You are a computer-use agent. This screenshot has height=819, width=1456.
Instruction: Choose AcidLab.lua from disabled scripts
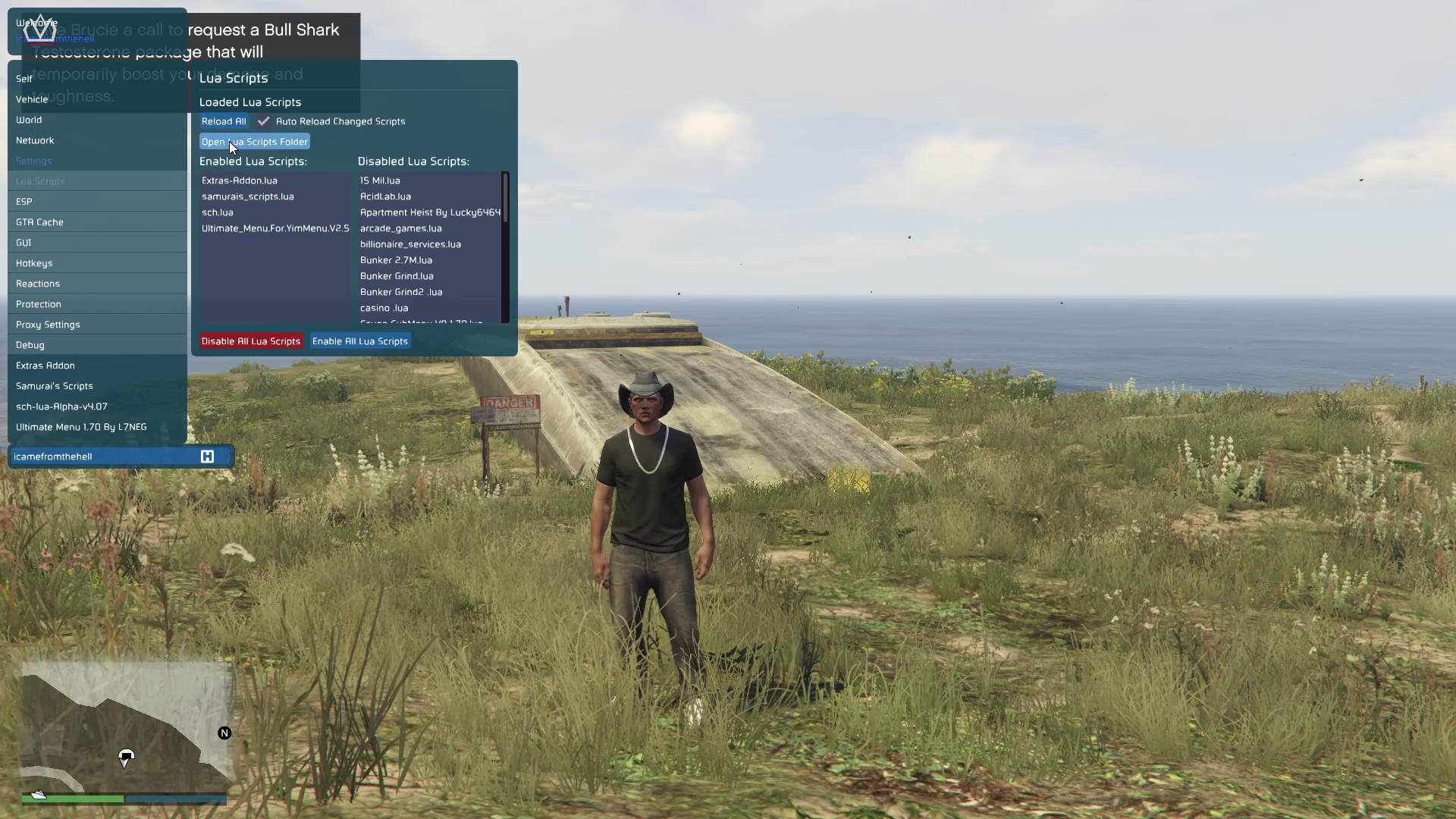click(385, 196)
